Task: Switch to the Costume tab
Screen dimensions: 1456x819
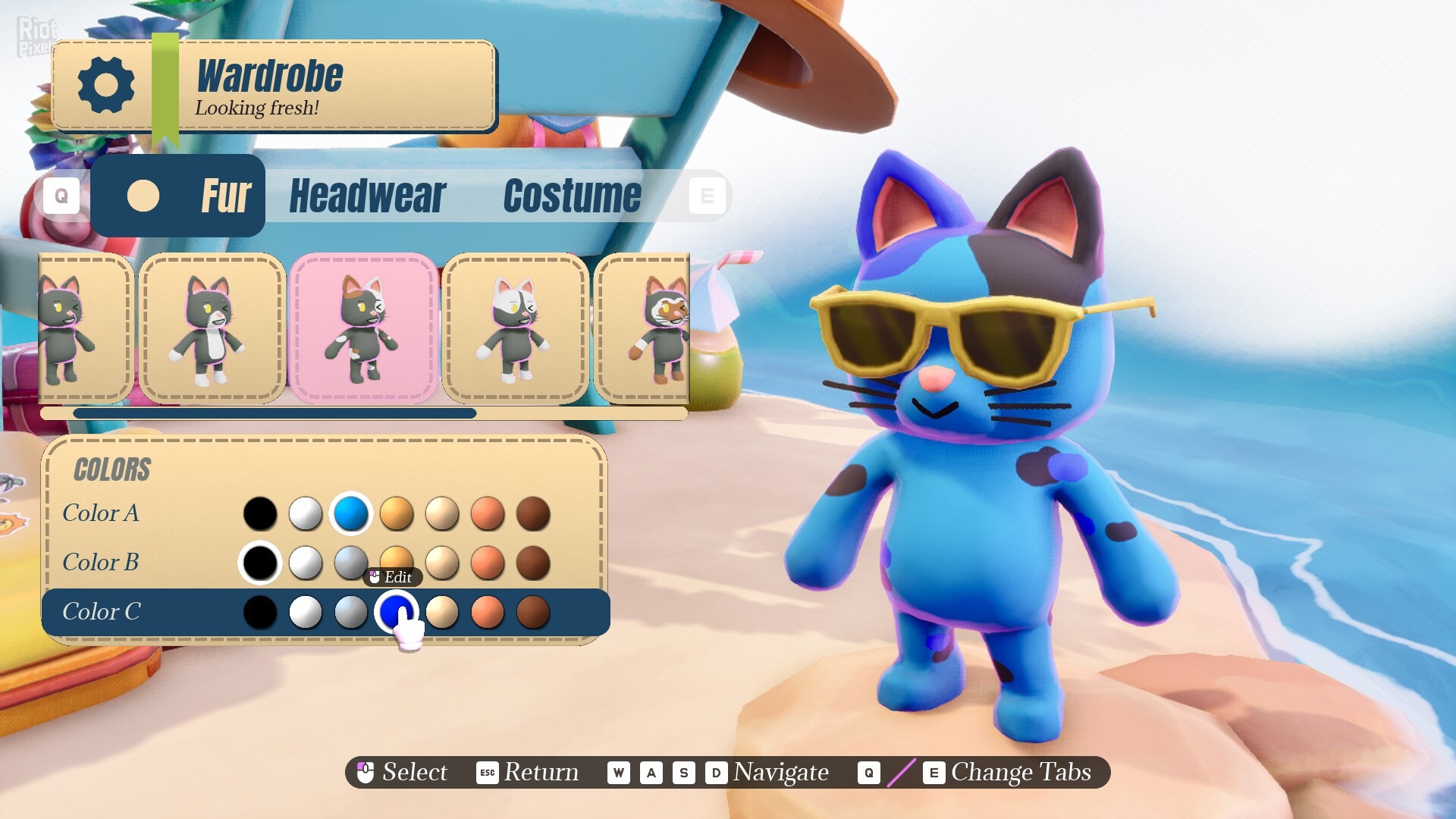Action: (572, 196)
